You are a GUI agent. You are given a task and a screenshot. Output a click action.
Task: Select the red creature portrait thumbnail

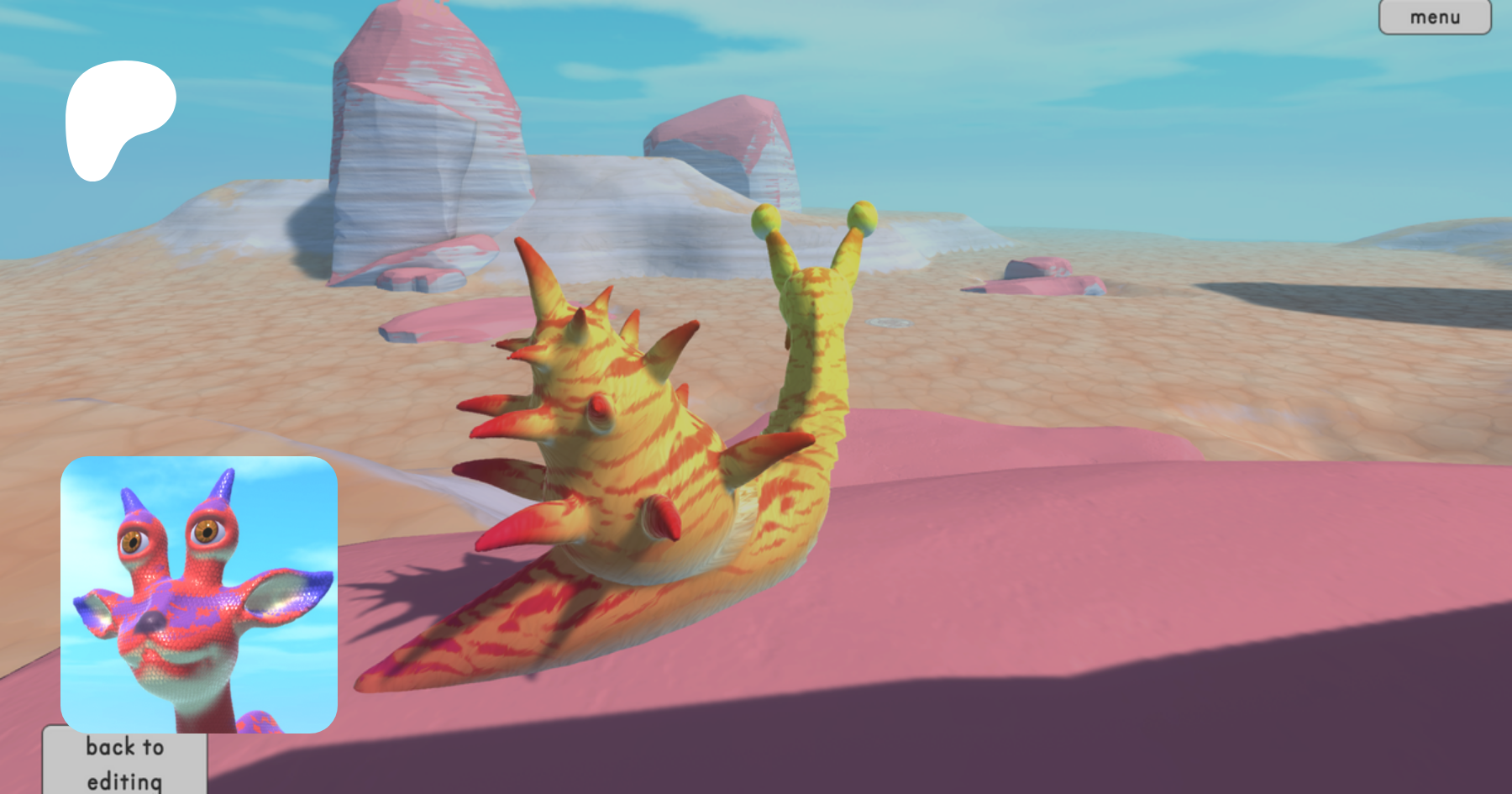tap(199, 594)
